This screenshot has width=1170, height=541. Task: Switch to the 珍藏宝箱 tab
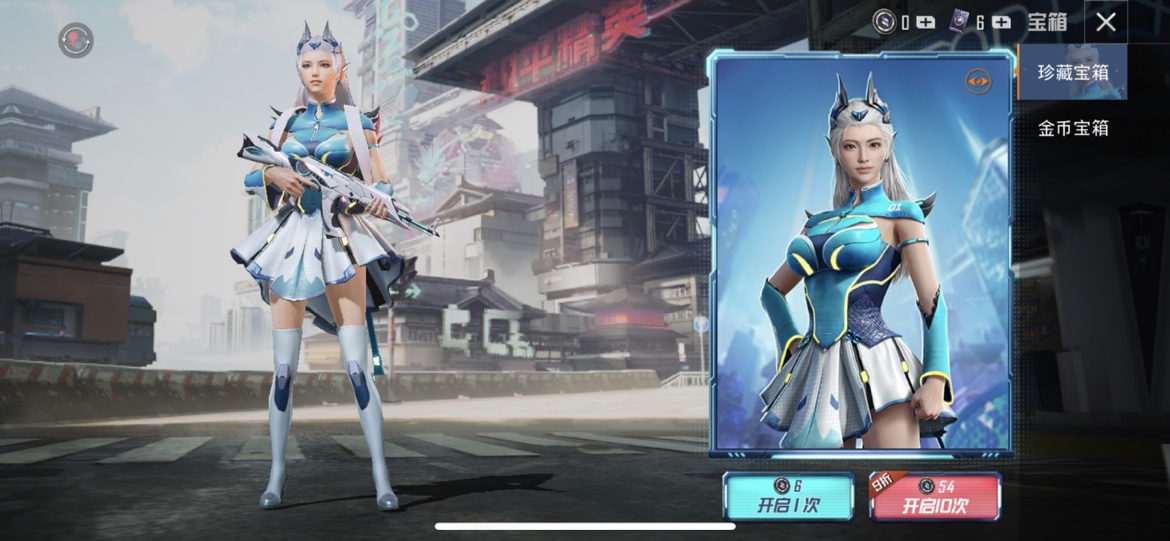coord(1073,73)
